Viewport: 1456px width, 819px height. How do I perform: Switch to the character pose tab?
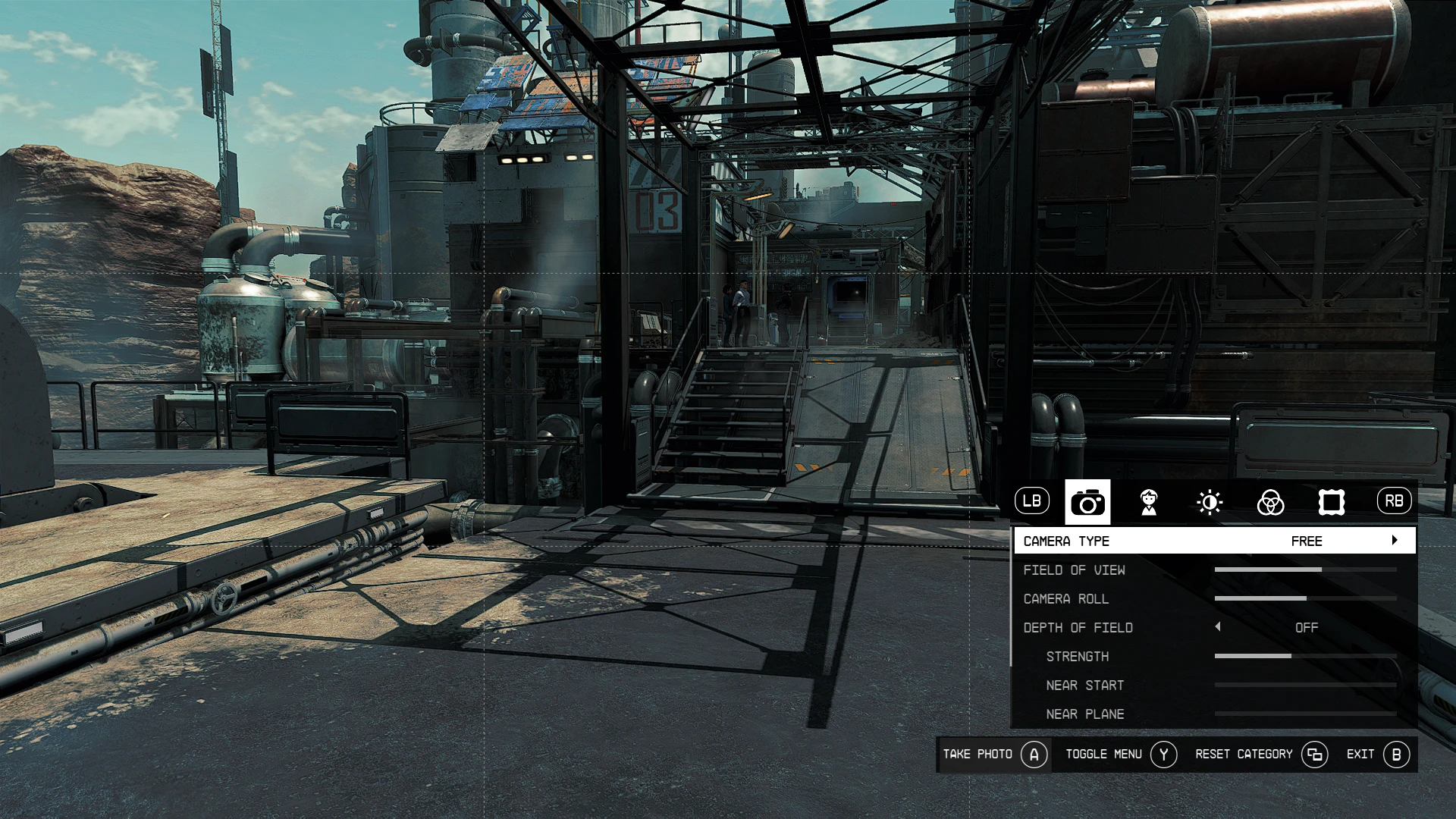coord(1149,502)
